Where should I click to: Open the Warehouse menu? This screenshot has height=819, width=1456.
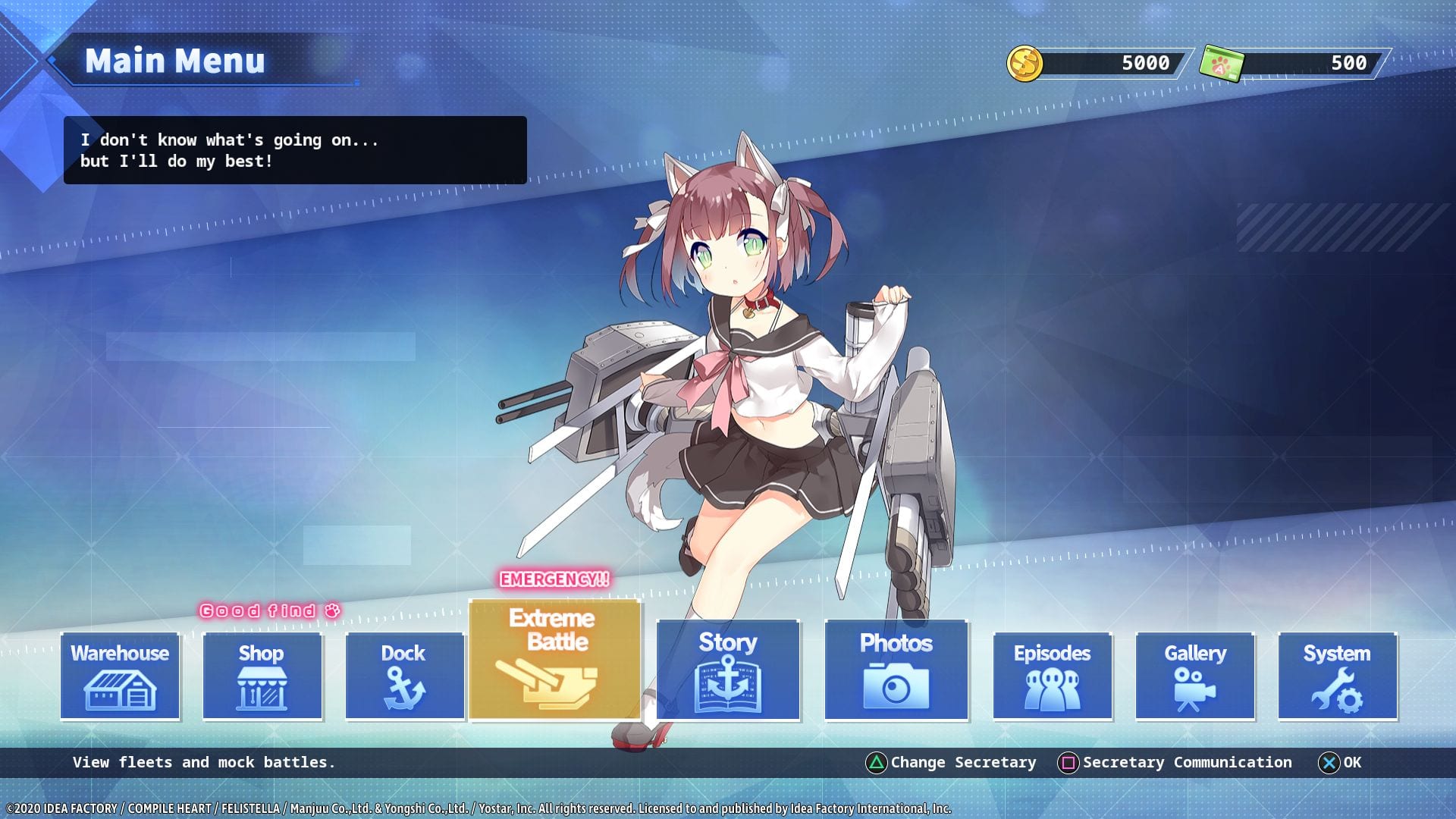click(120, 676)
